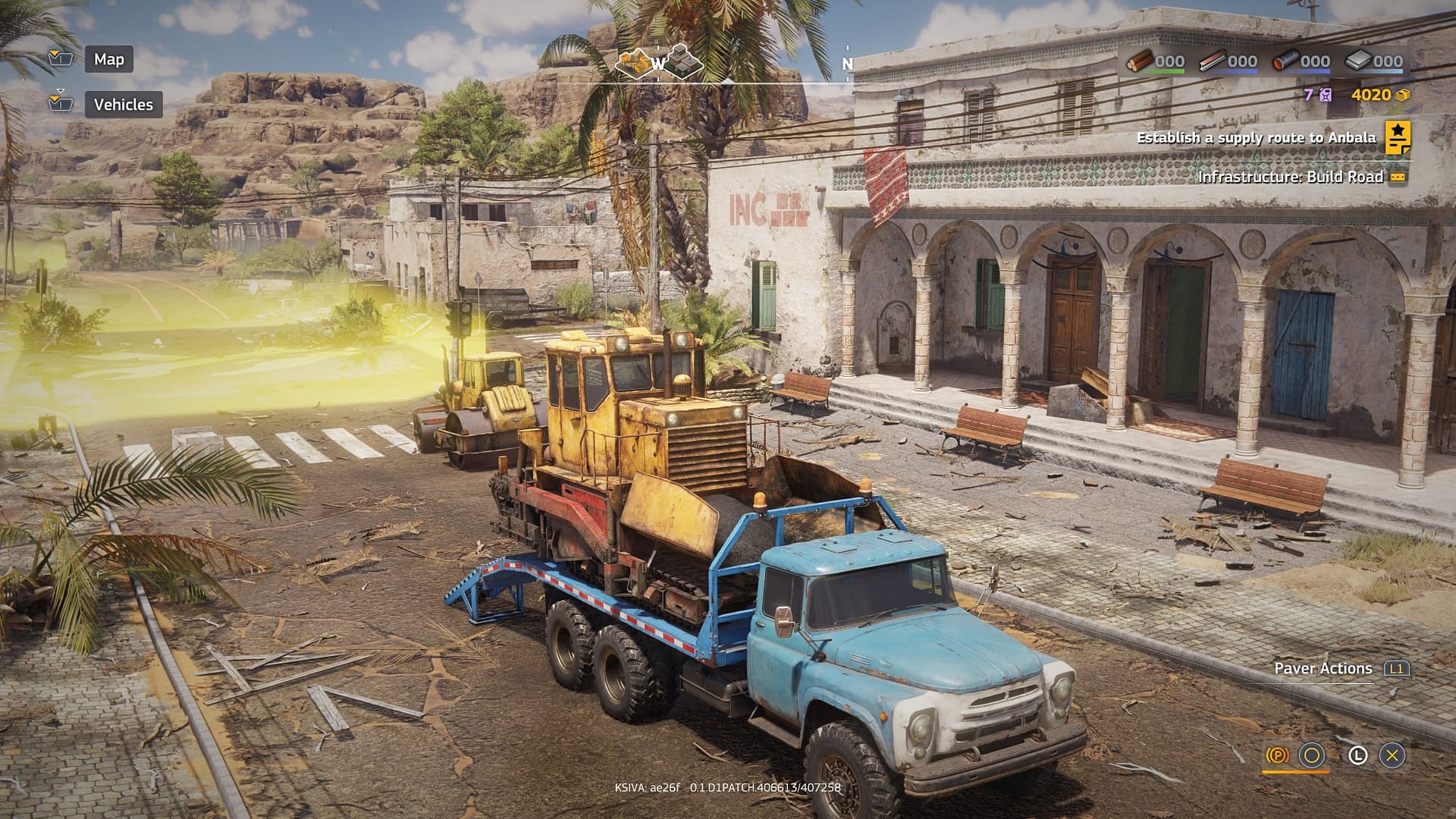Click the Vehicles gamepad shortcut icon
This screenshot has width=1456, height=819.
click(59, 104)
